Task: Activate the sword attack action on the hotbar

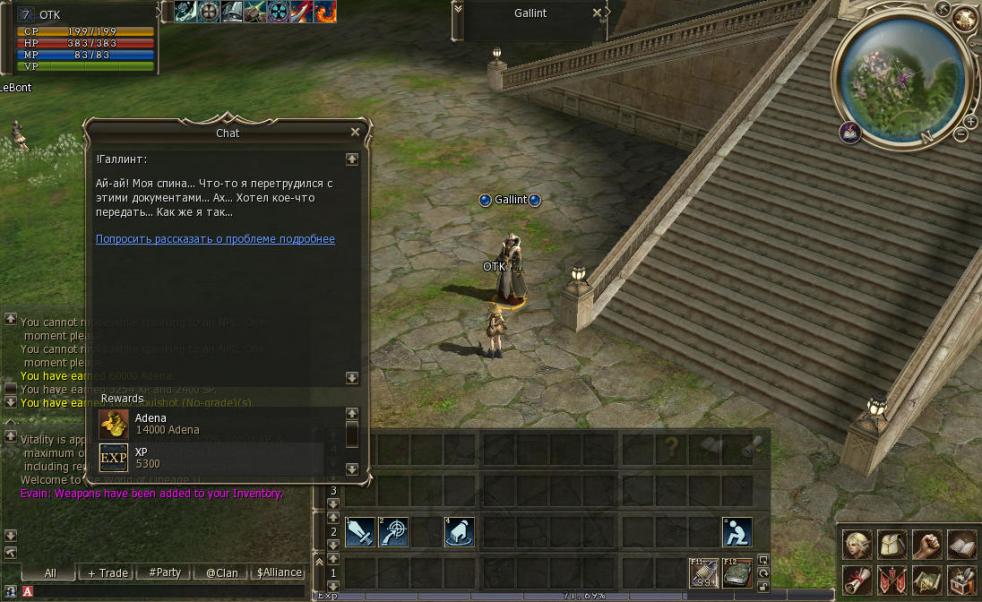Action: [x=360, y=532]
